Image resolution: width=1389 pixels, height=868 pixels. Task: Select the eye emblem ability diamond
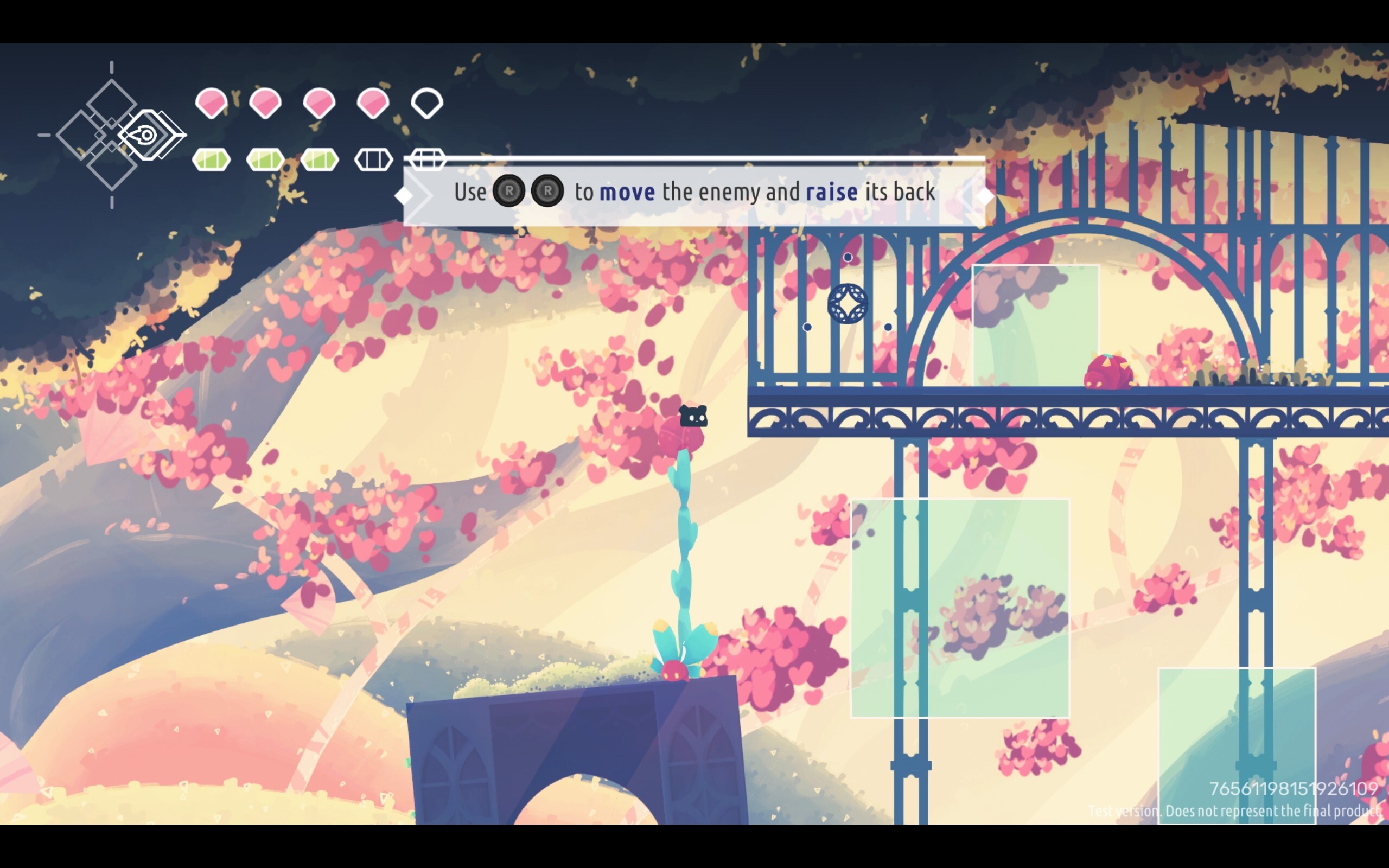point(147,136)
